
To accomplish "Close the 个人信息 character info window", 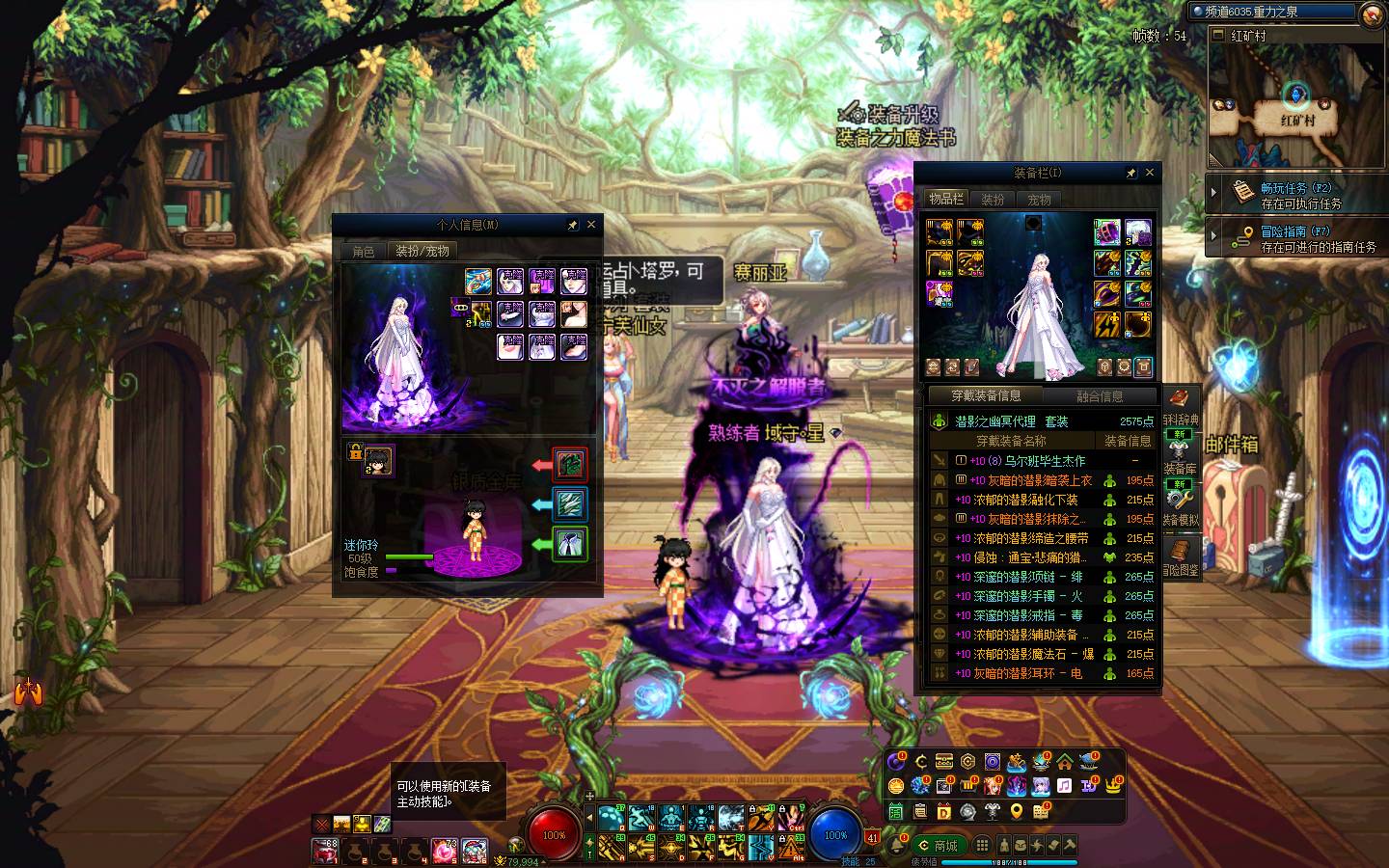I will 591,225.
